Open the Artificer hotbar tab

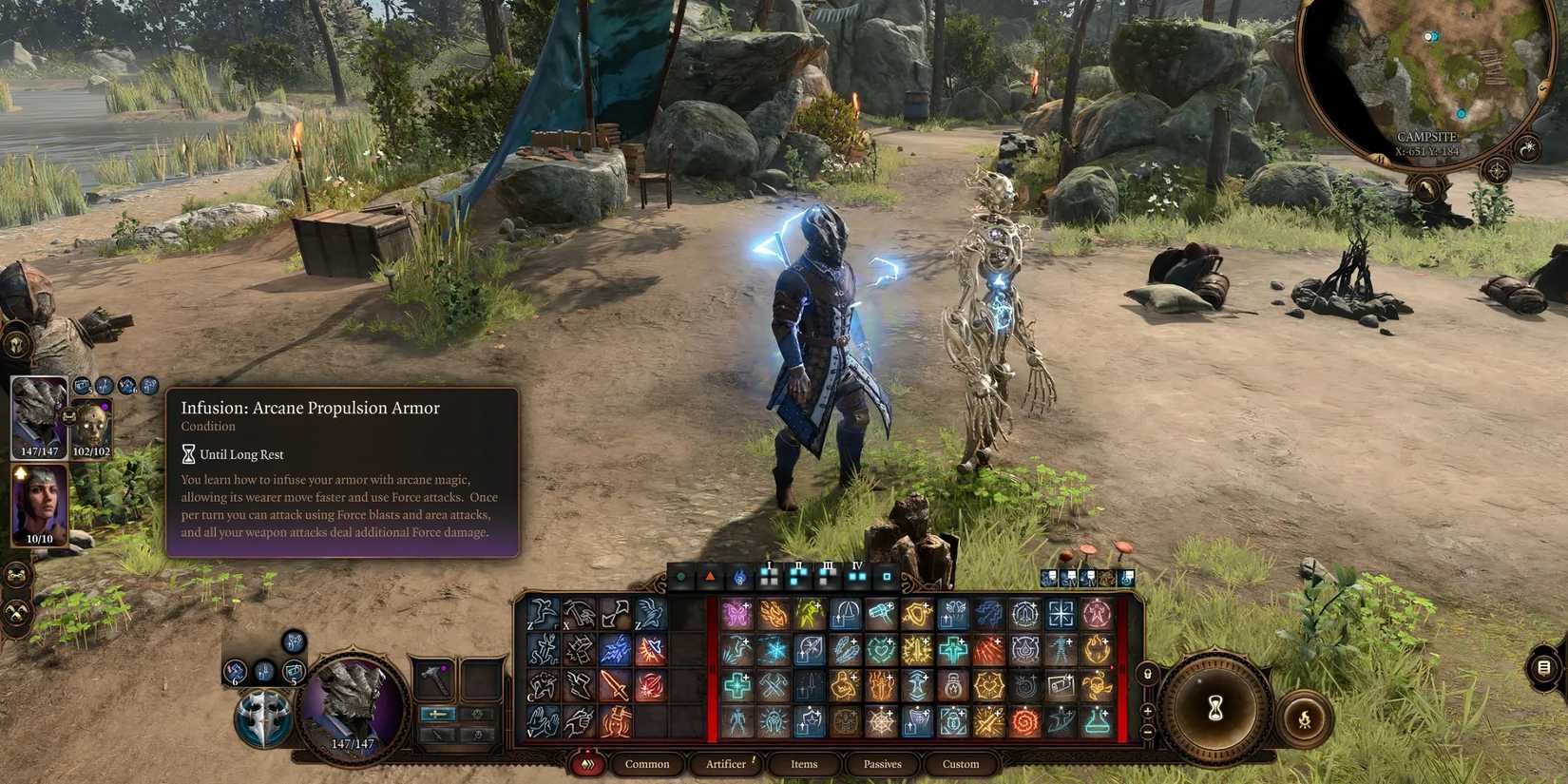tap(726, 764)
